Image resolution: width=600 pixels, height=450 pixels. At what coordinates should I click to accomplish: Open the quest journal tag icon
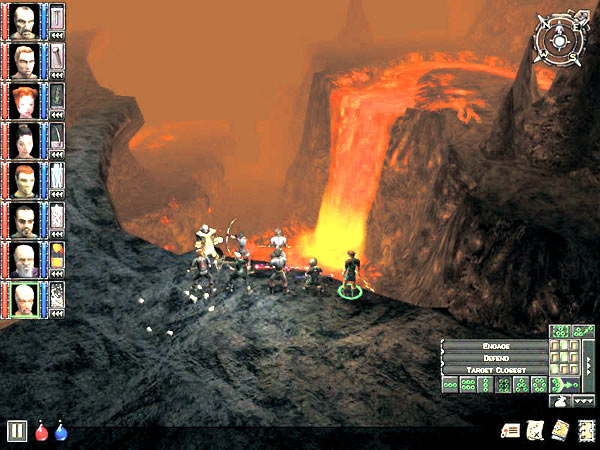(x=510, y=430)
